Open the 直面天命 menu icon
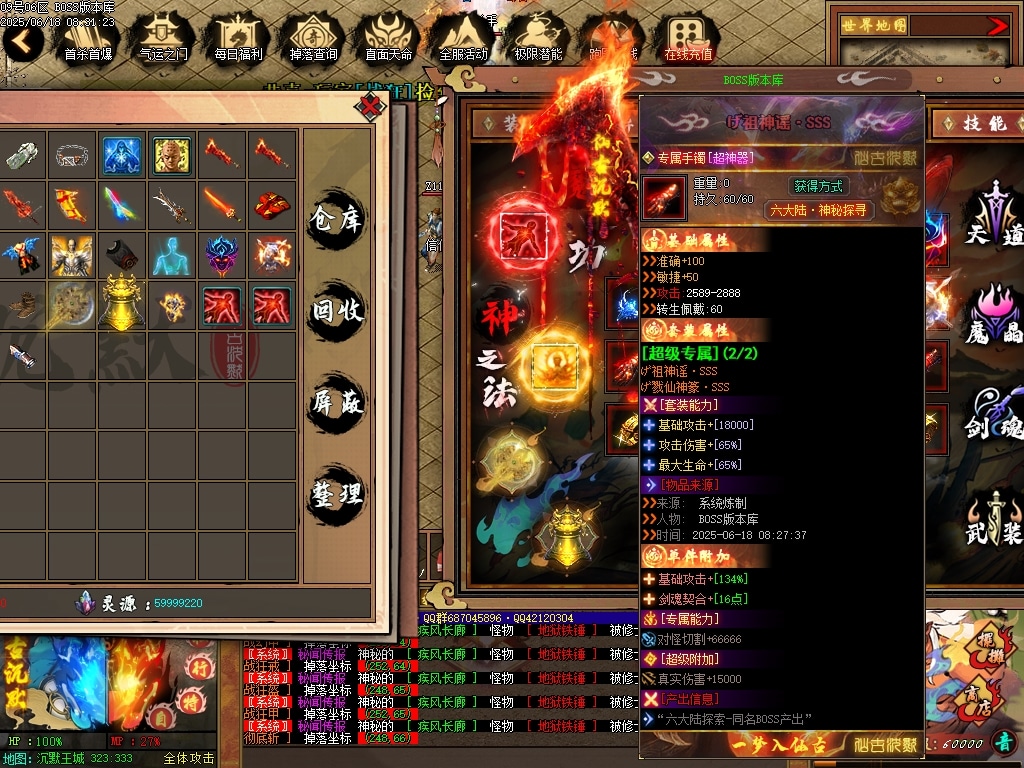 coord(388,38)
